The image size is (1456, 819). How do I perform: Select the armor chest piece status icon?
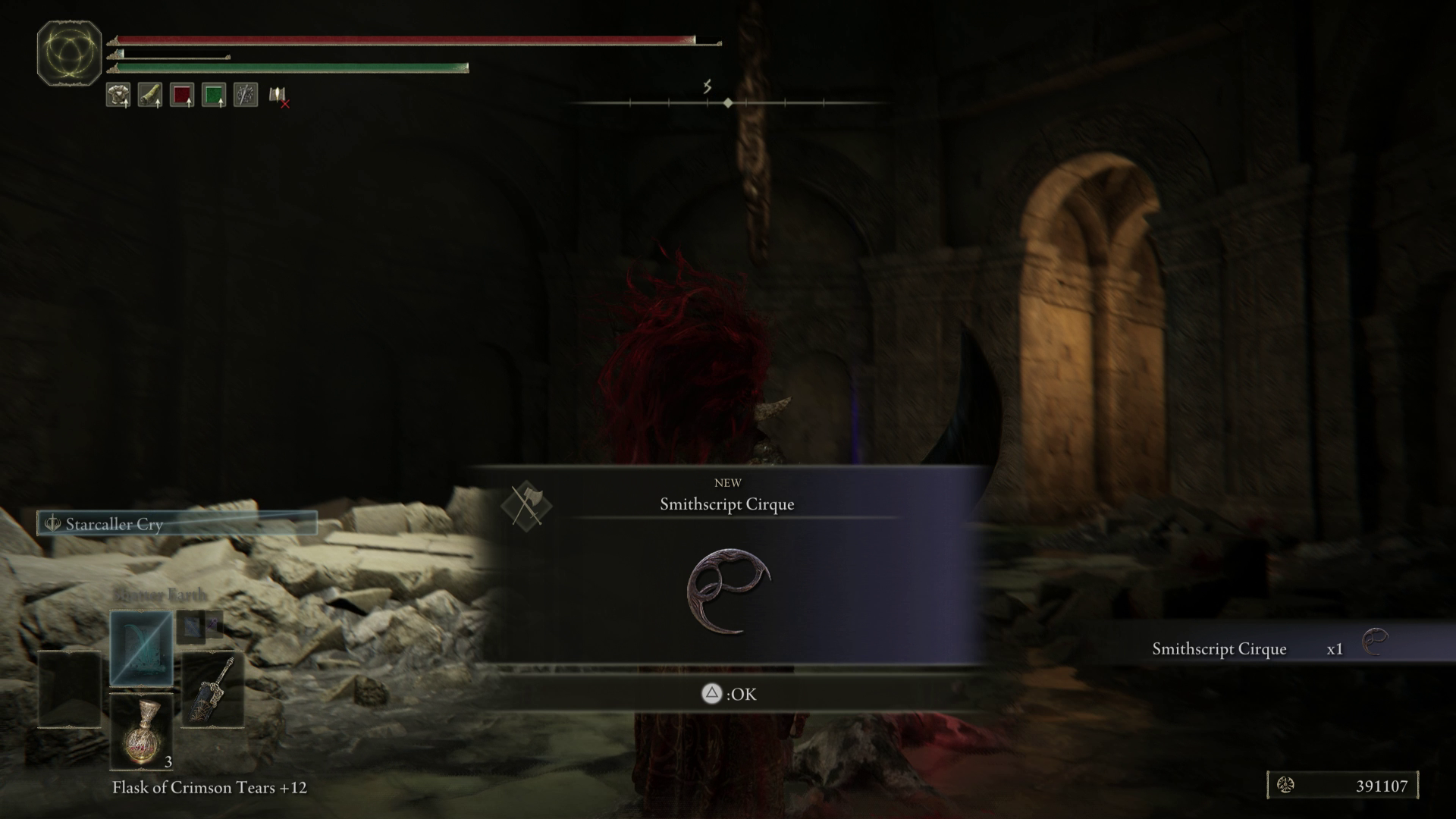118,95
